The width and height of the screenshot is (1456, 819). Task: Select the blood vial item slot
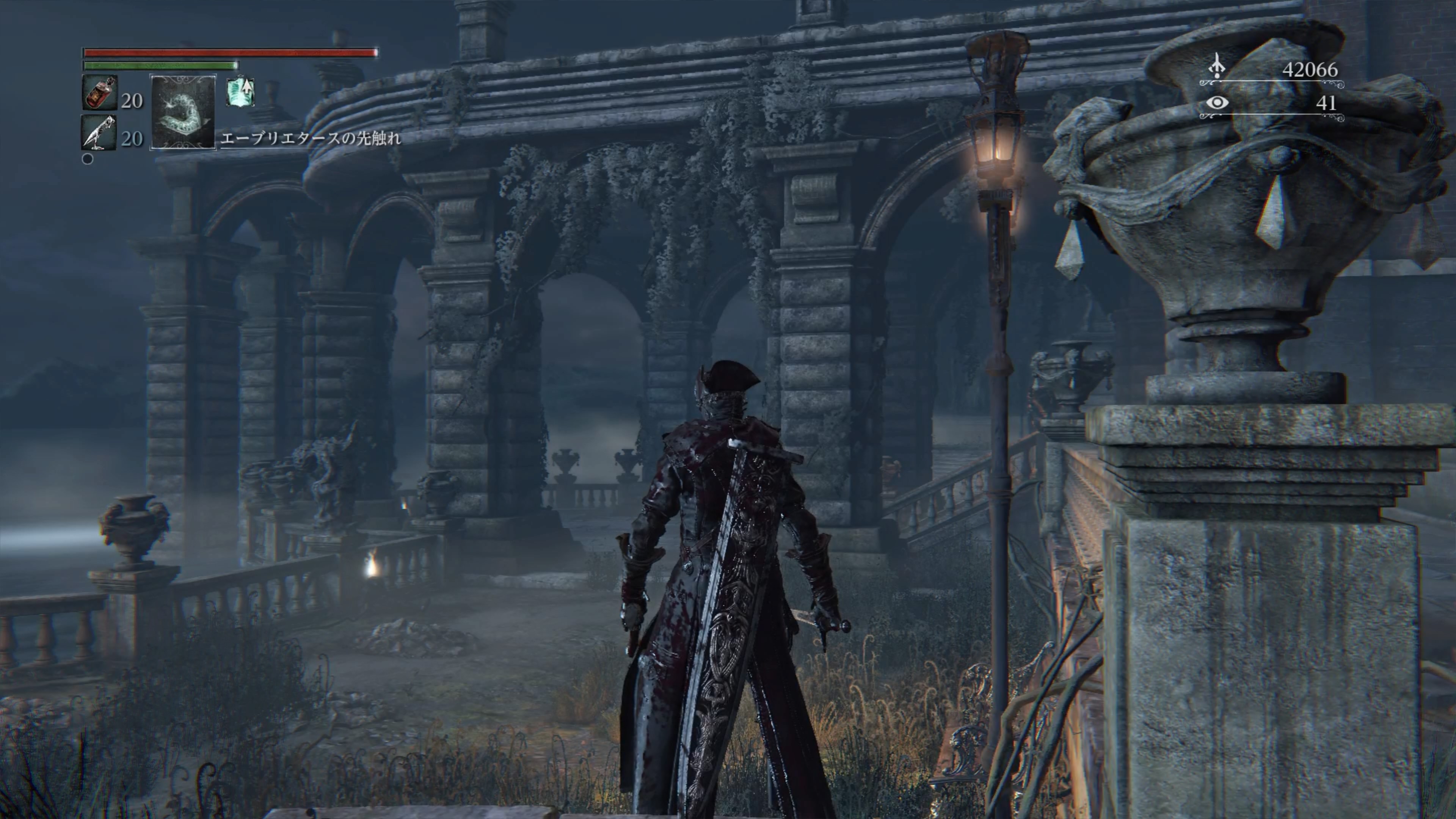[100, 93]
